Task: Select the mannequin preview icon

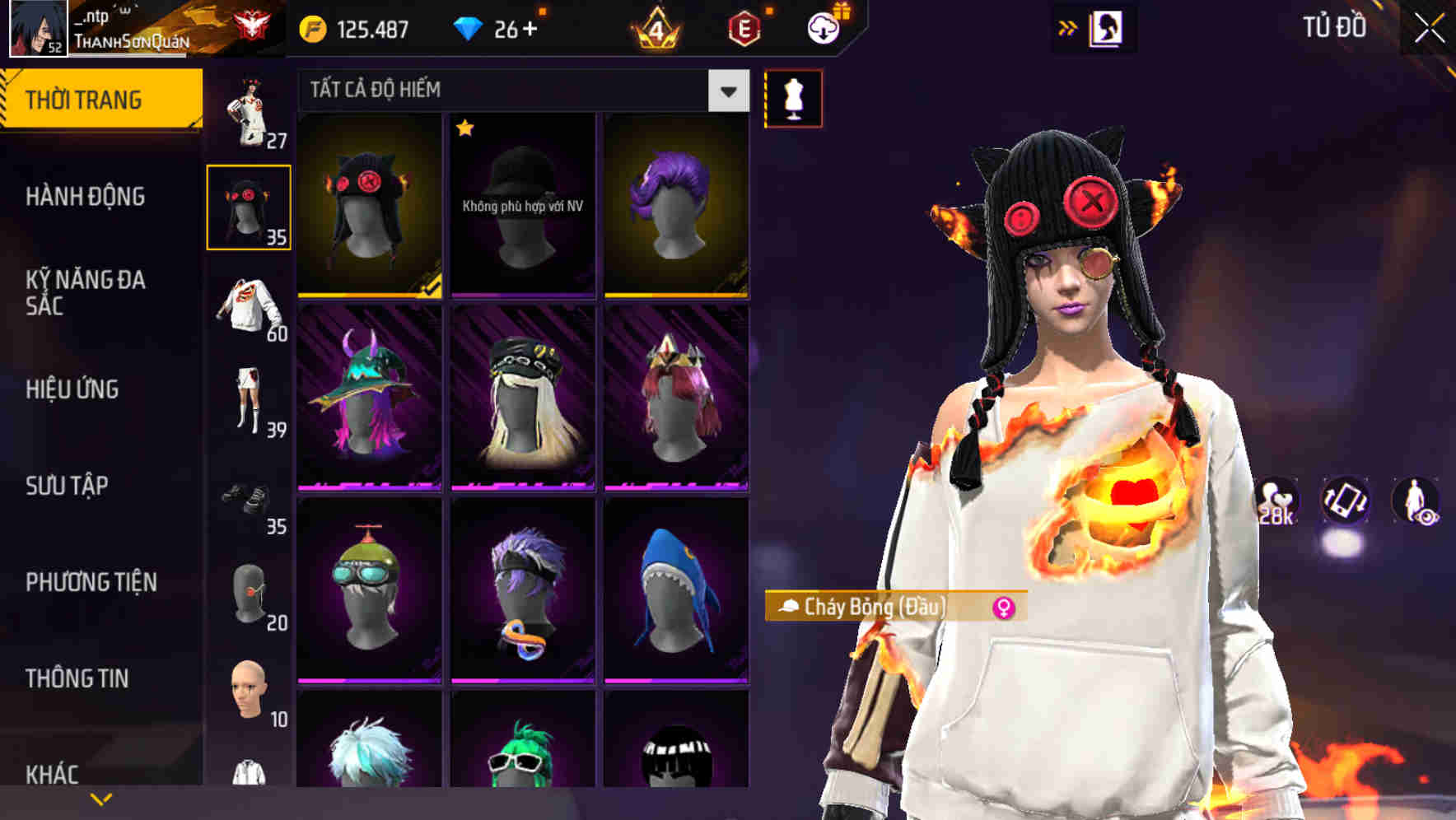Action: coord(793,97)
